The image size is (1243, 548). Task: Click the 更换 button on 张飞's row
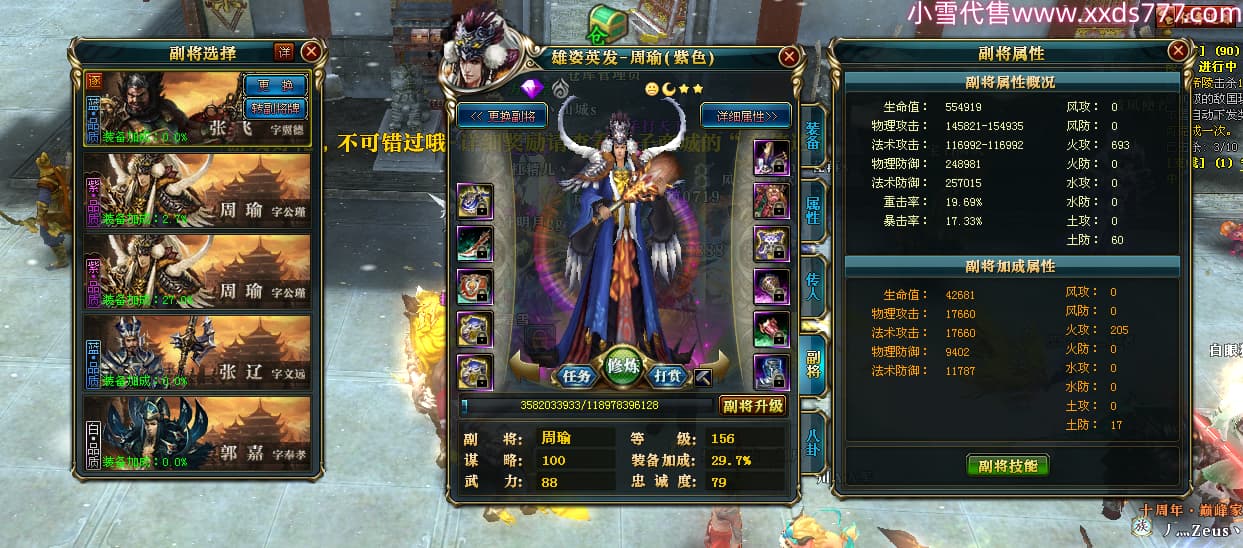(x=274, y=85)
